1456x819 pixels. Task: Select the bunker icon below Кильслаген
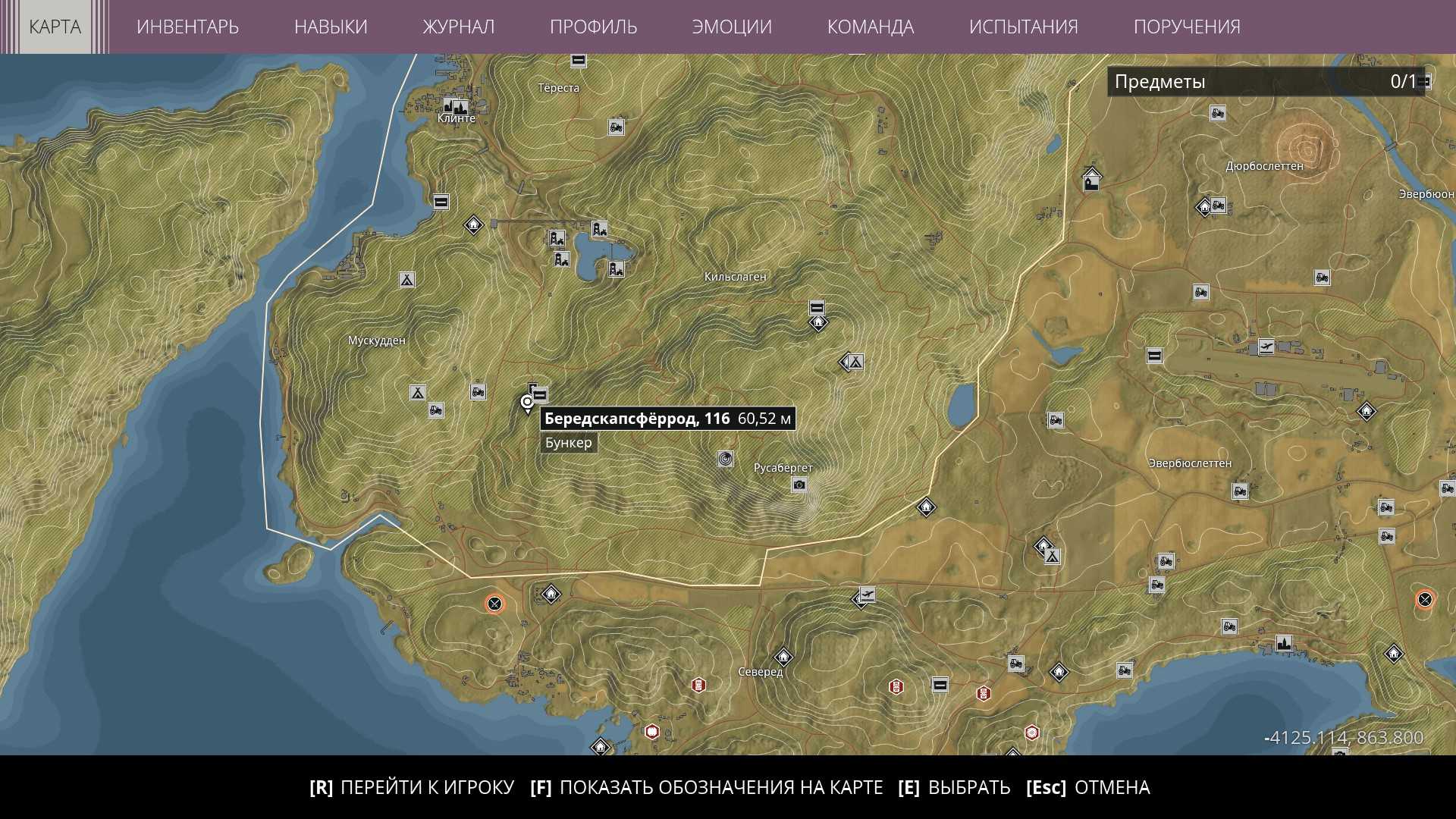pyautogui.click(x=817, y=308)
